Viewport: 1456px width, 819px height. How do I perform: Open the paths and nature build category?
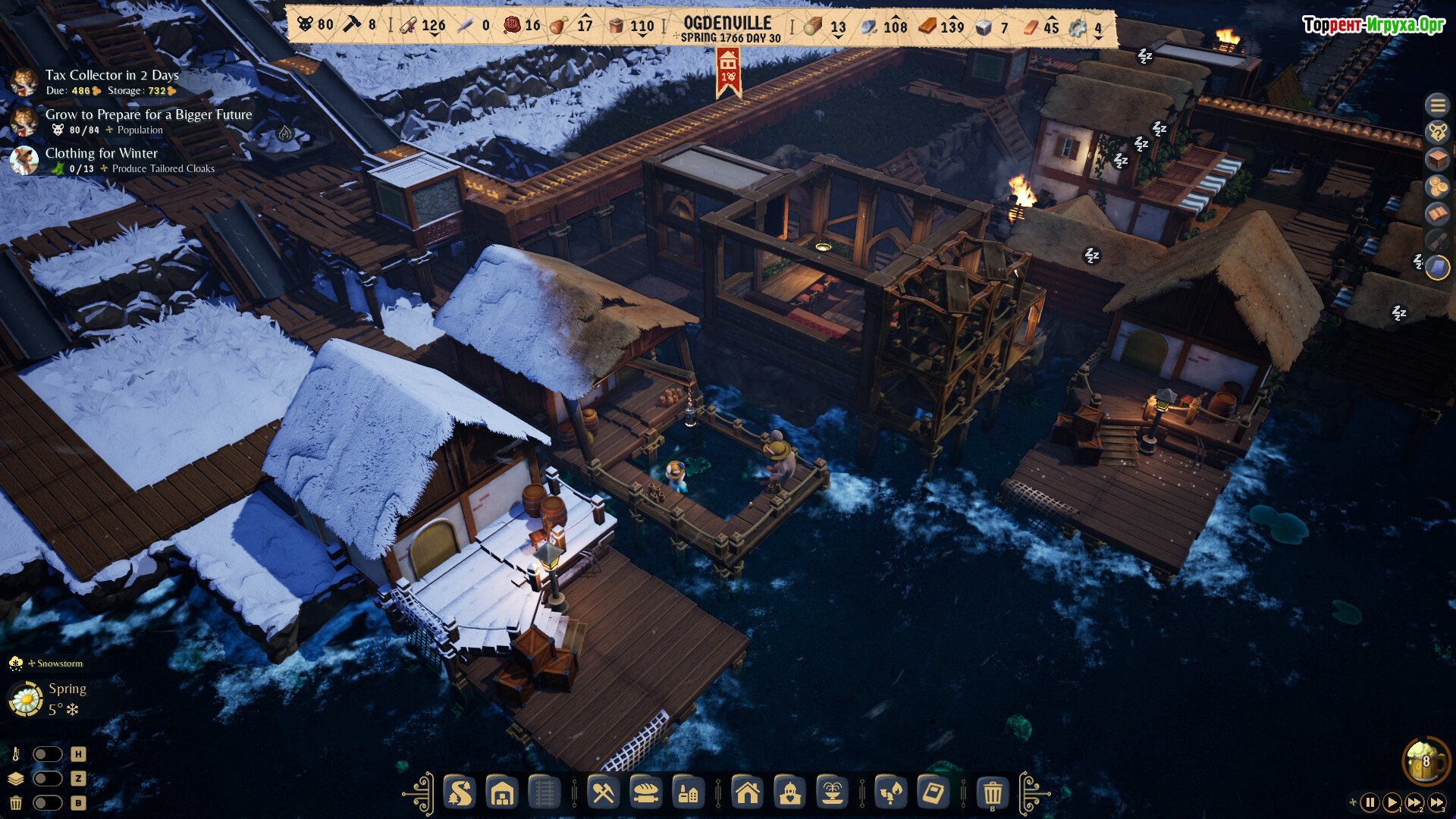point(459,794)
